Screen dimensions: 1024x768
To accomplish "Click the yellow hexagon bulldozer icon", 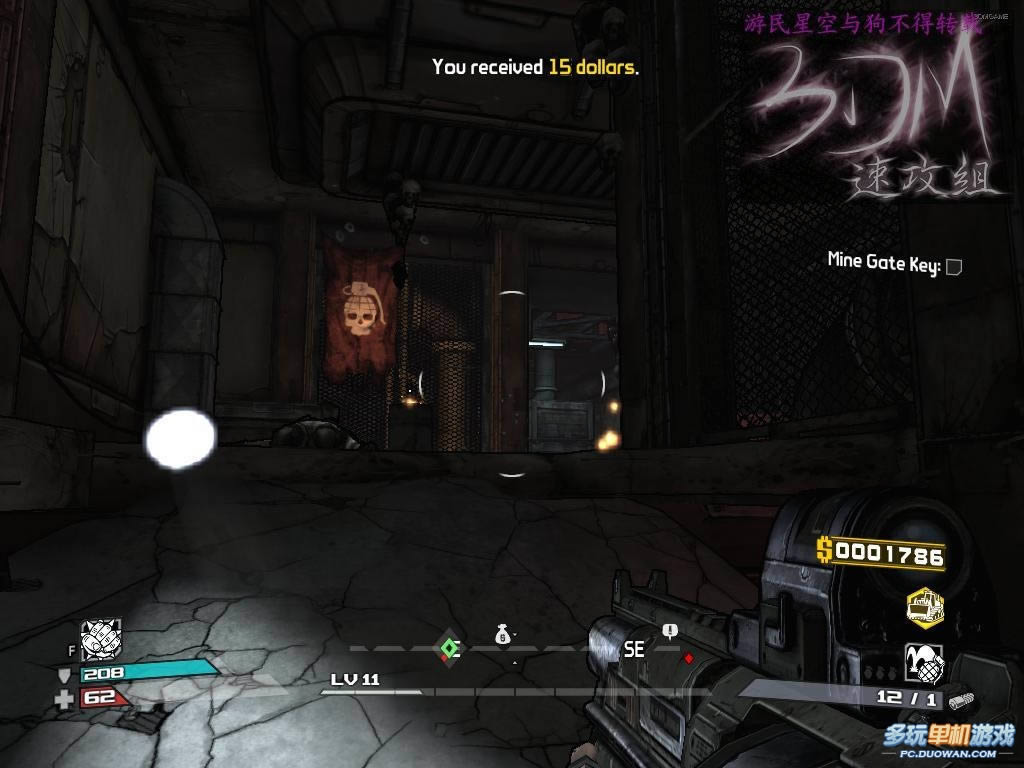I will [924, 606].
